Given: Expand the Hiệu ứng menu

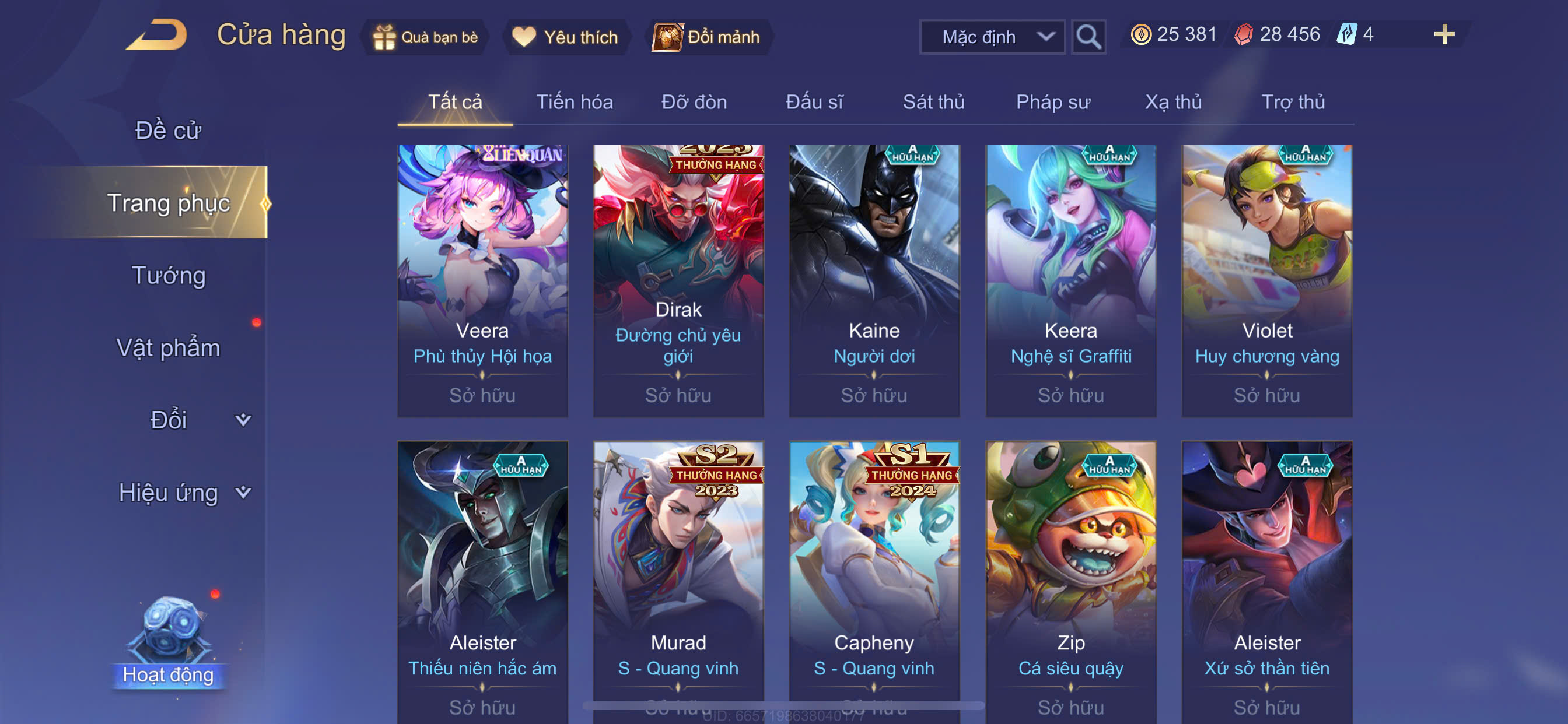Looking at the screenshot, I should click(183, 492).
